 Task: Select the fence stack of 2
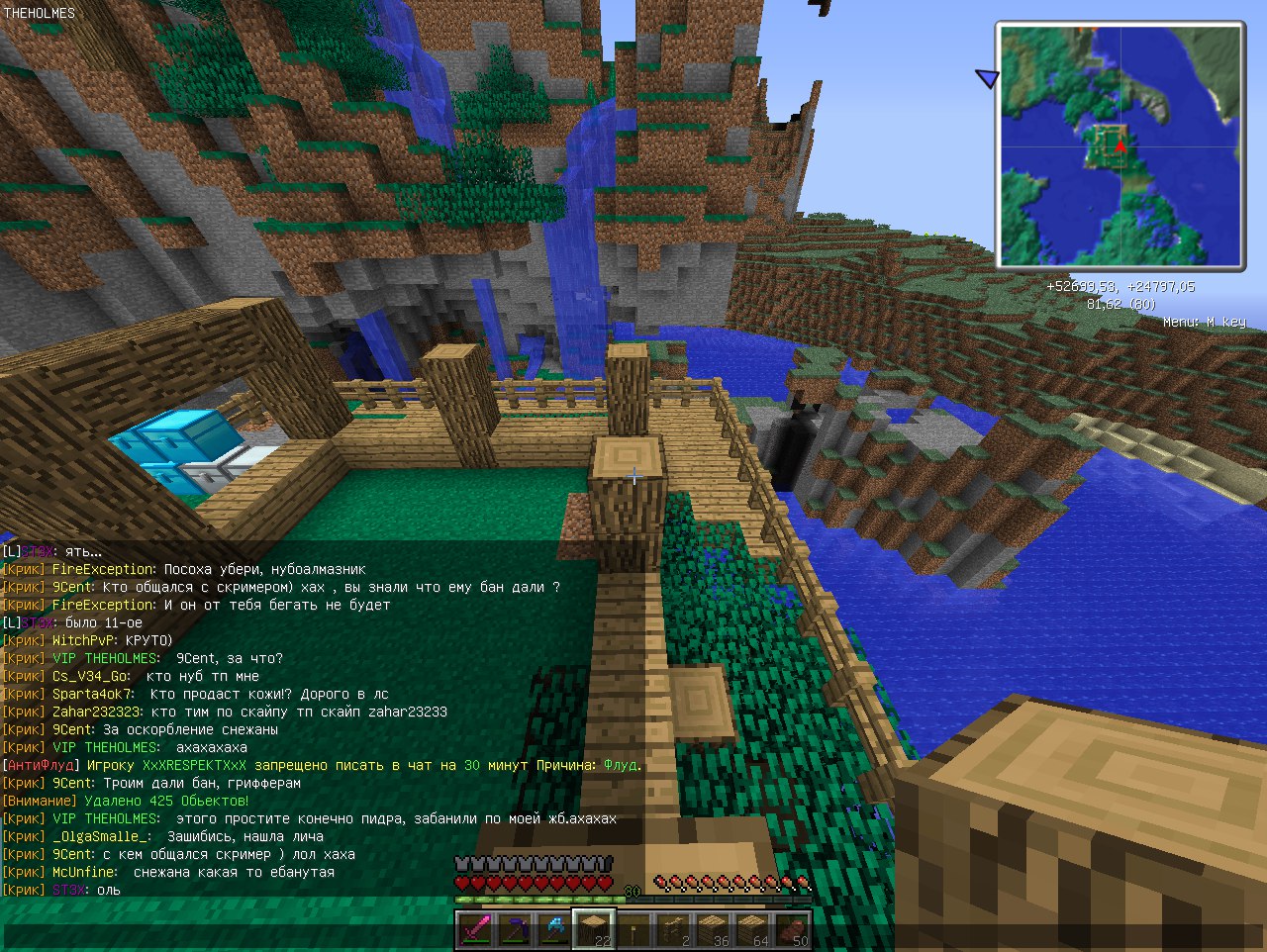(x=673, y=930)
